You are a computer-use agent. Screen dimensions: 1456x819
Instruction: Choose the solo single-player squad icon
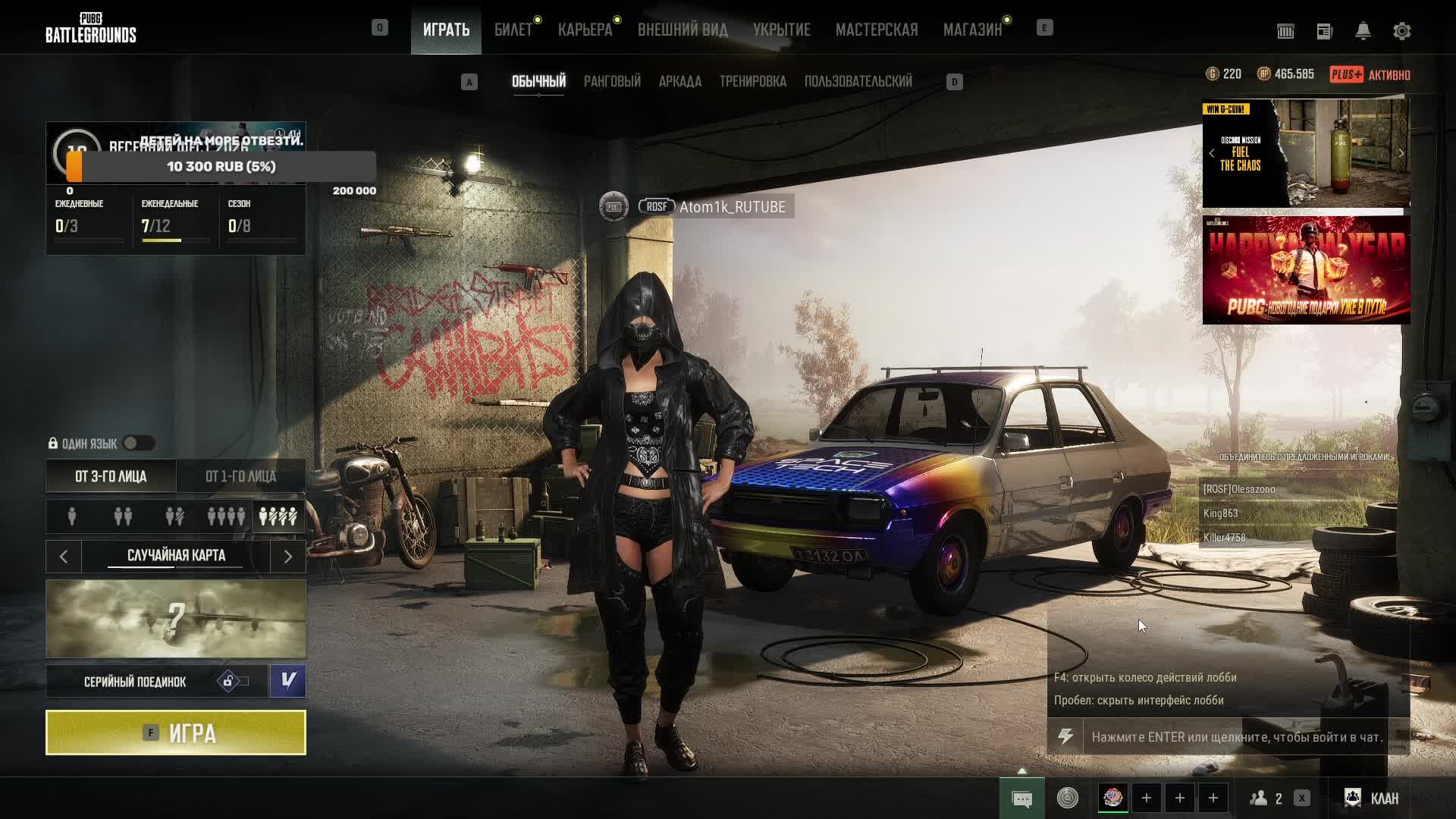72,517
